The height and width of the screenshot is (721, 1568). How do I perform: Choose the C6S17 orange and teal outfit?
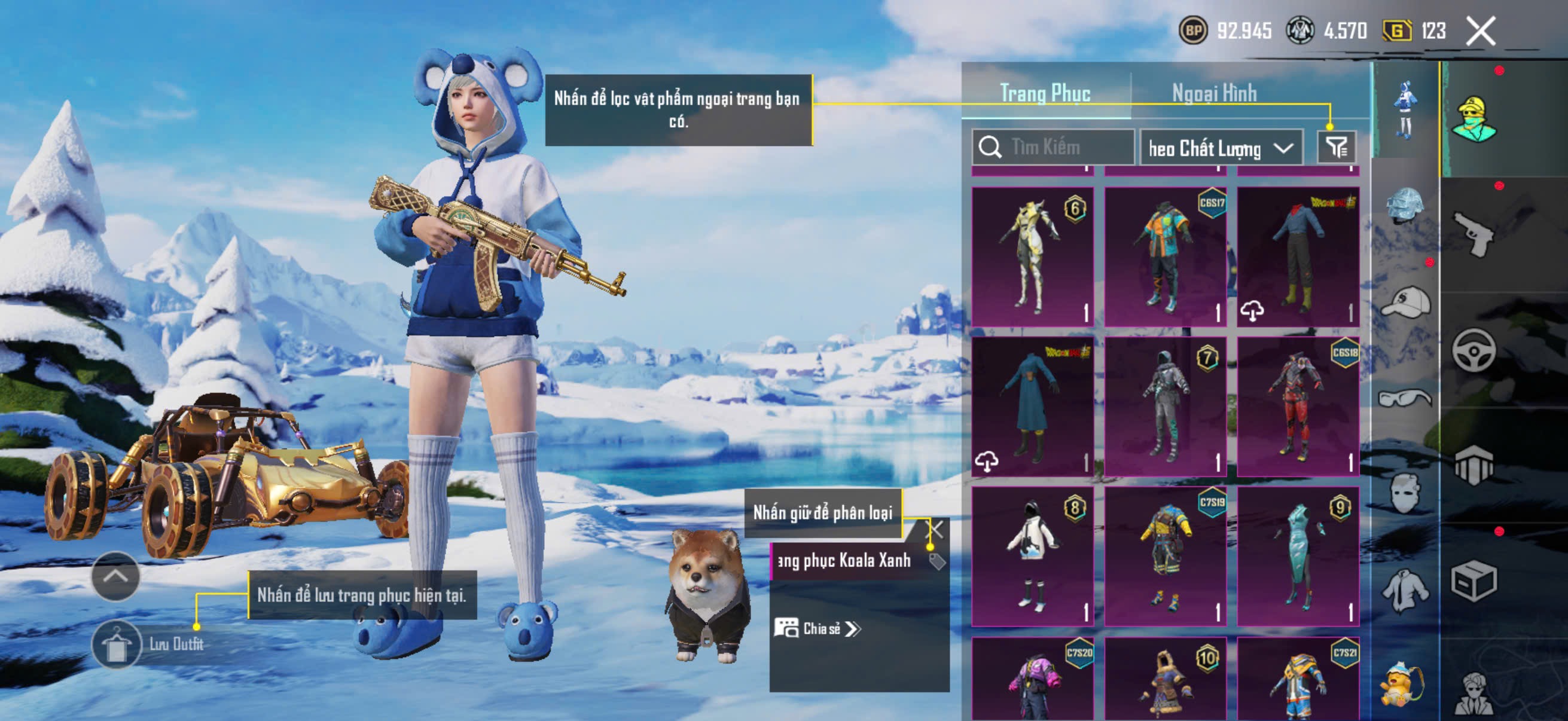1165,256
